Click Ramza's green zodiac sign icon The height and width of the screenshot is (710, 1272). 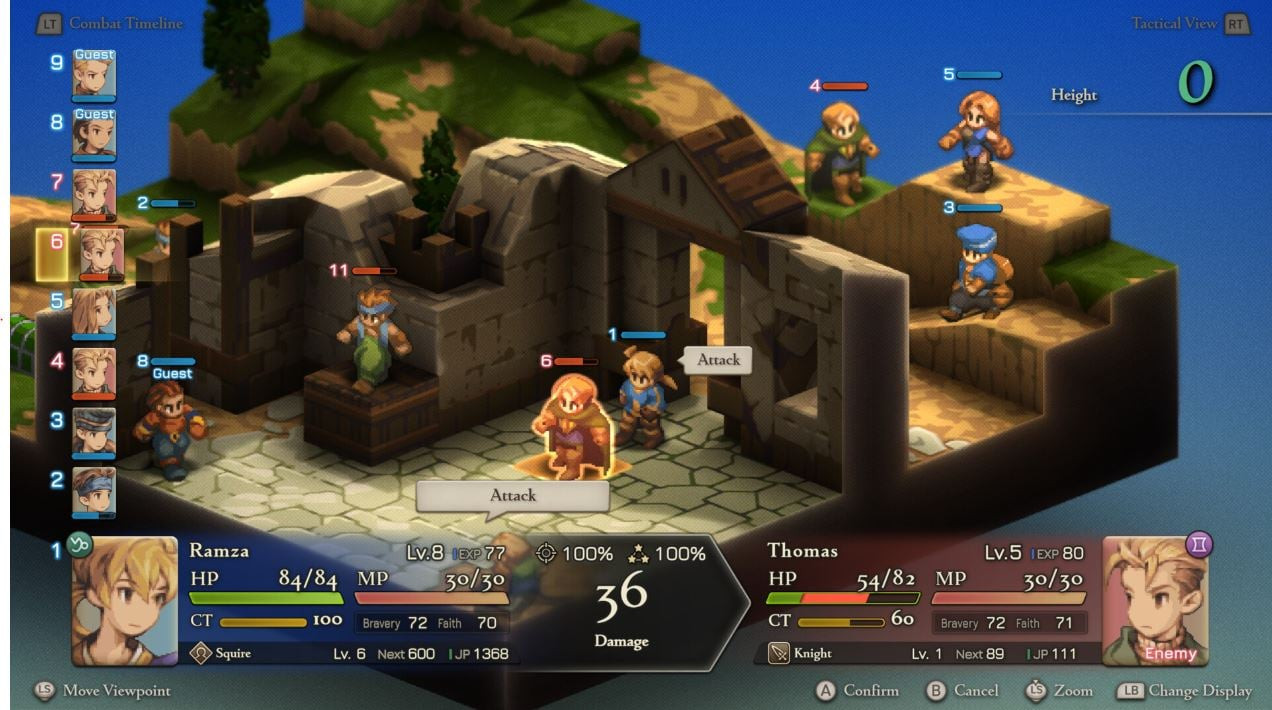[x=79, y=545]
